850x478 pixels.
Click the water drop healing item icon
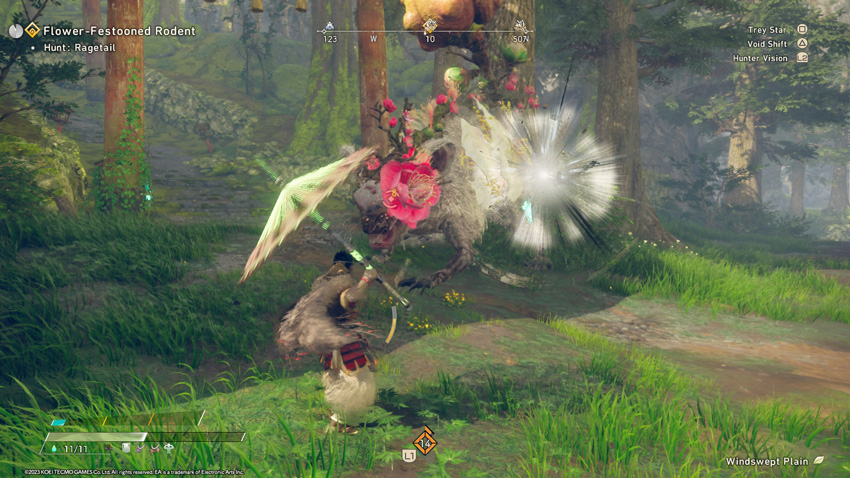(53, 449)
